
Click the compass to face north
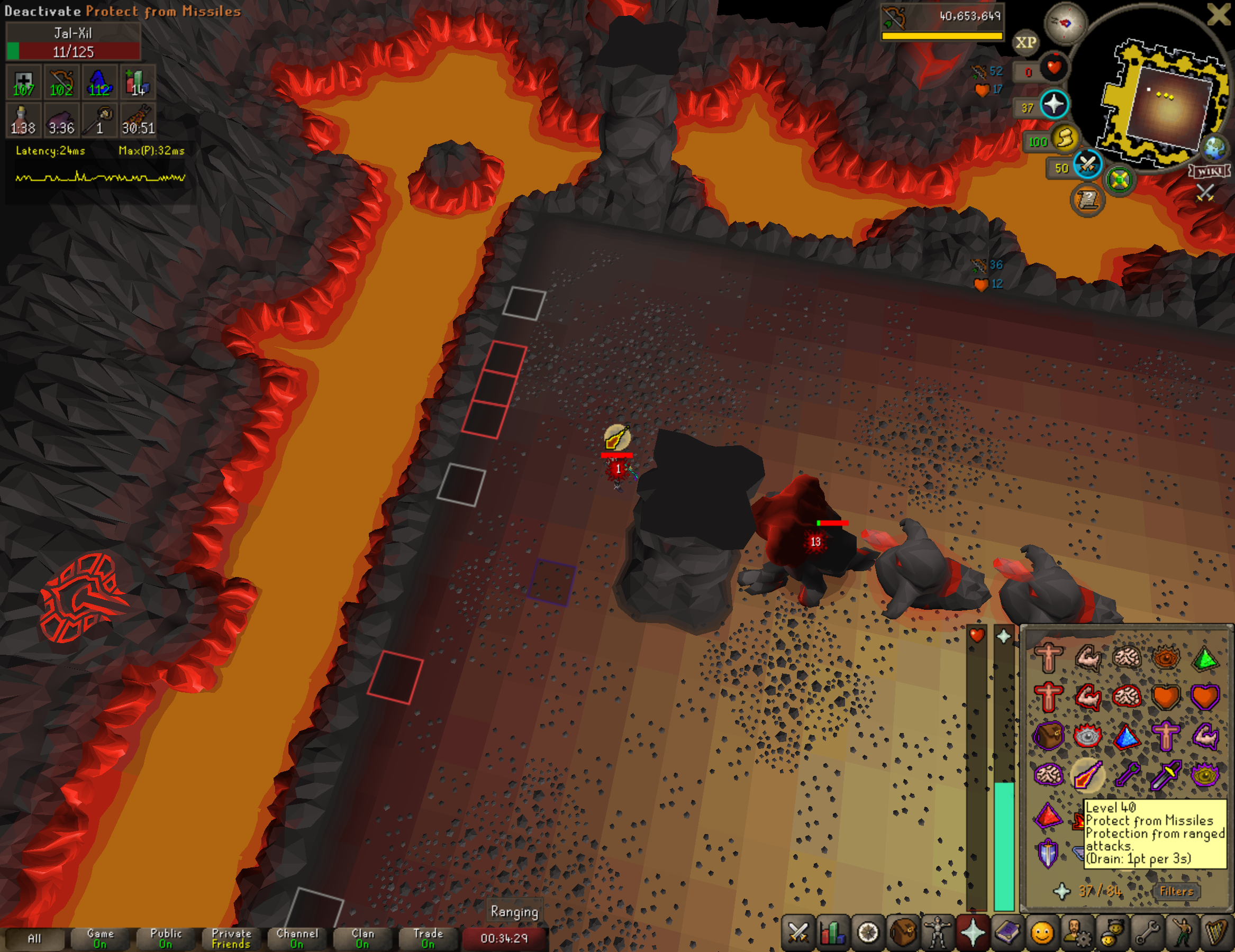(1065, 23)
